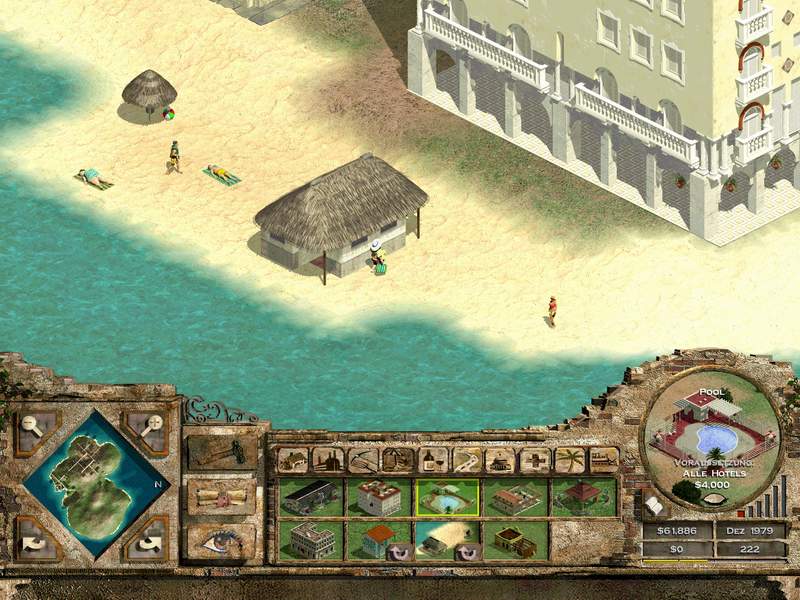800x600 pixels.
Task: Select the wine bottle and glass category
Action: [x=432, y=460]
